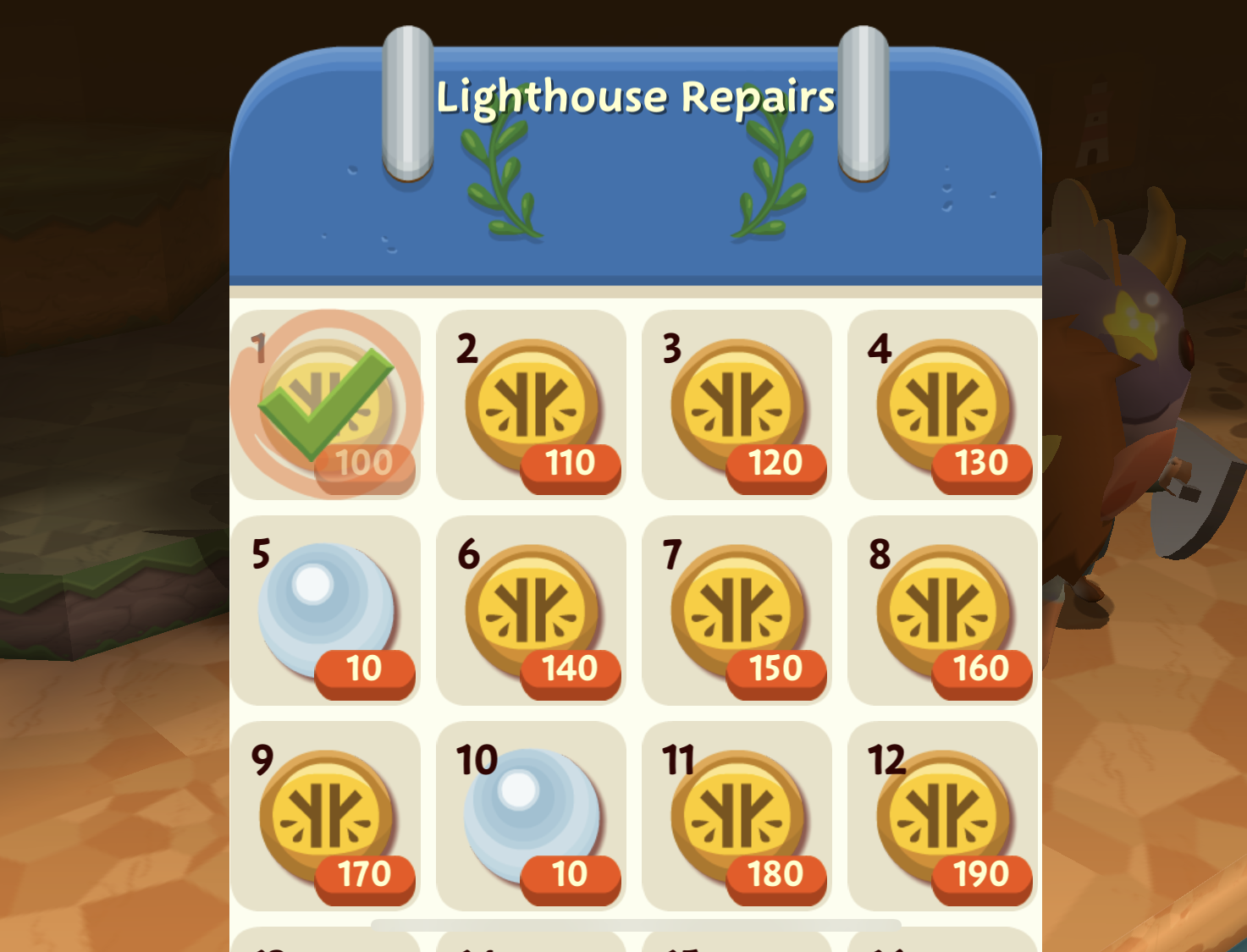Screen dimensions: 1247x952
Task: Collect the 170 coins on day 9
Action: click(x=326, y=817)
